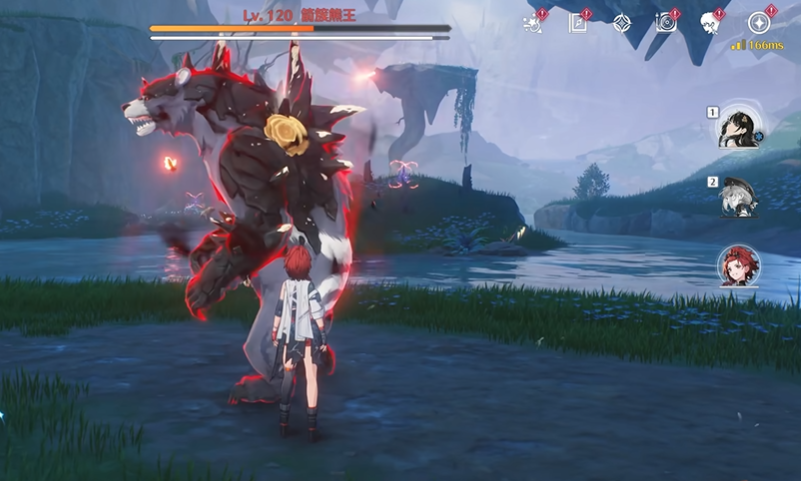801x481 pixels.
Task: Open the character head silhouette menu
Action: point(711,23)
